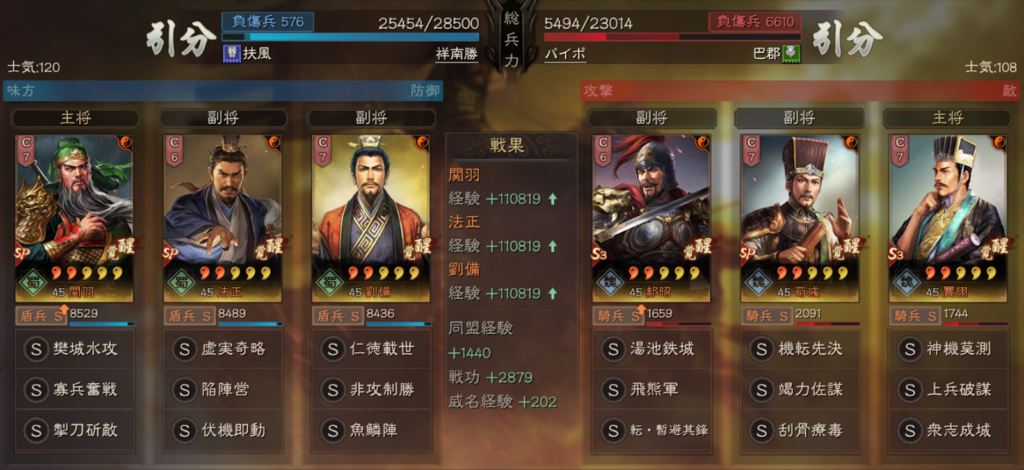Image resolution: width=1024 pixels, height=470 pixels.
Task: Select the 魚鱗陣 formation skill
Action: (370, 431)
